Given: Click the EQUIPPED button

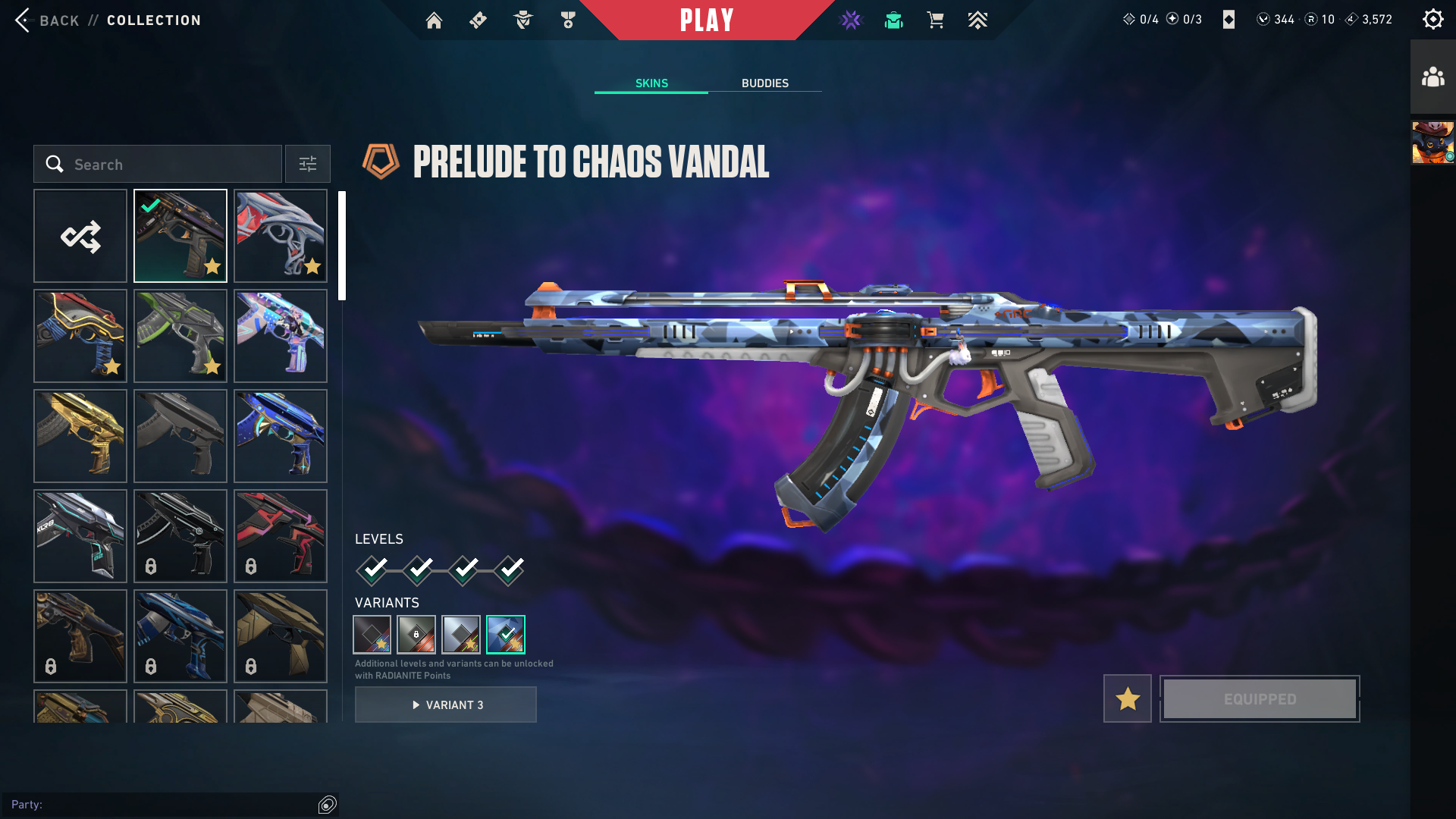Looking at the screenshot, I should (1260, 698).
